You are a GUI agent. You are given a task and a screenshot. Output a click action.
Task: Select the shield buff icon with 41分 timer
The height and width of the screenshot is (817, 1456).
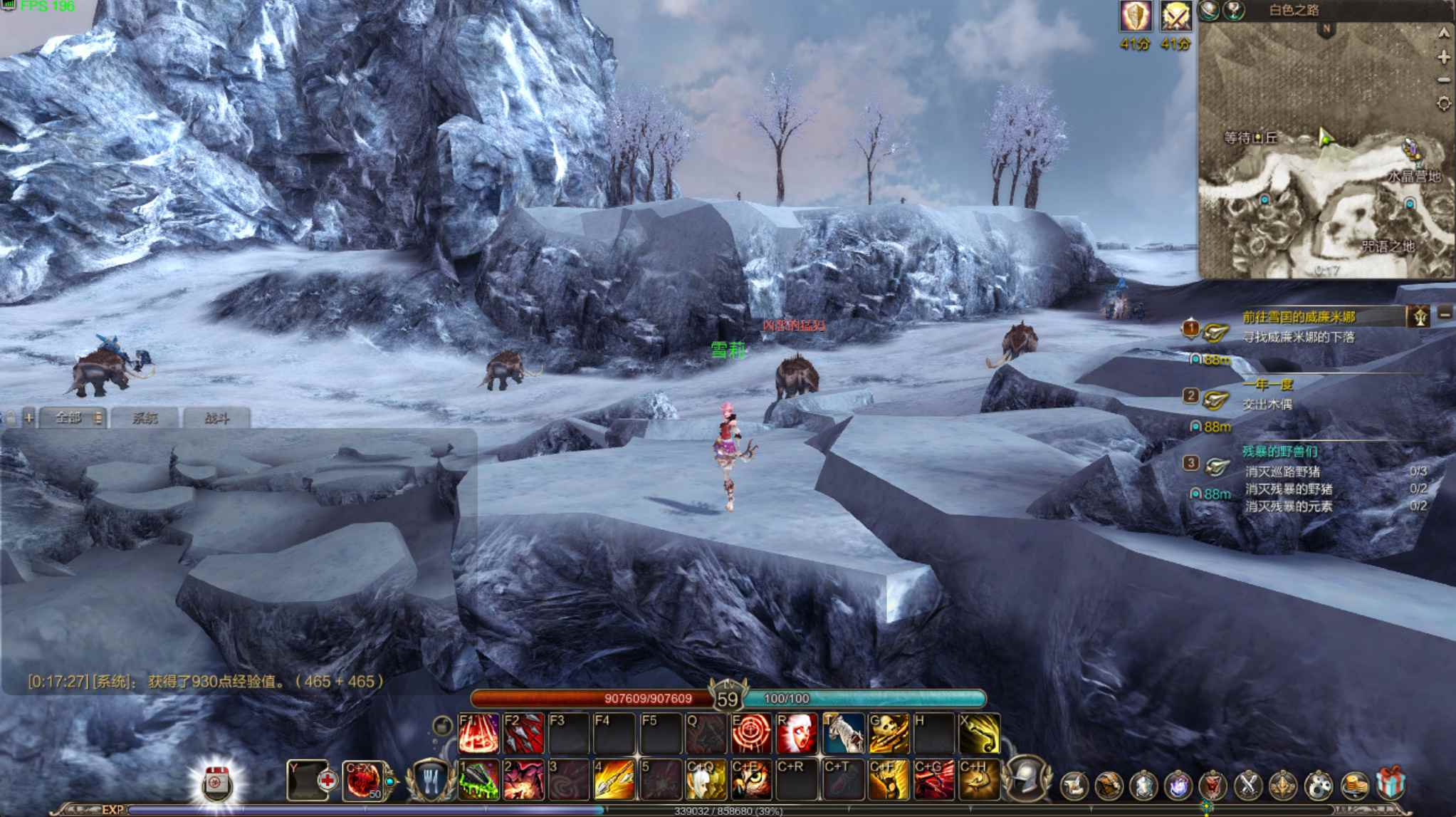1135,16
